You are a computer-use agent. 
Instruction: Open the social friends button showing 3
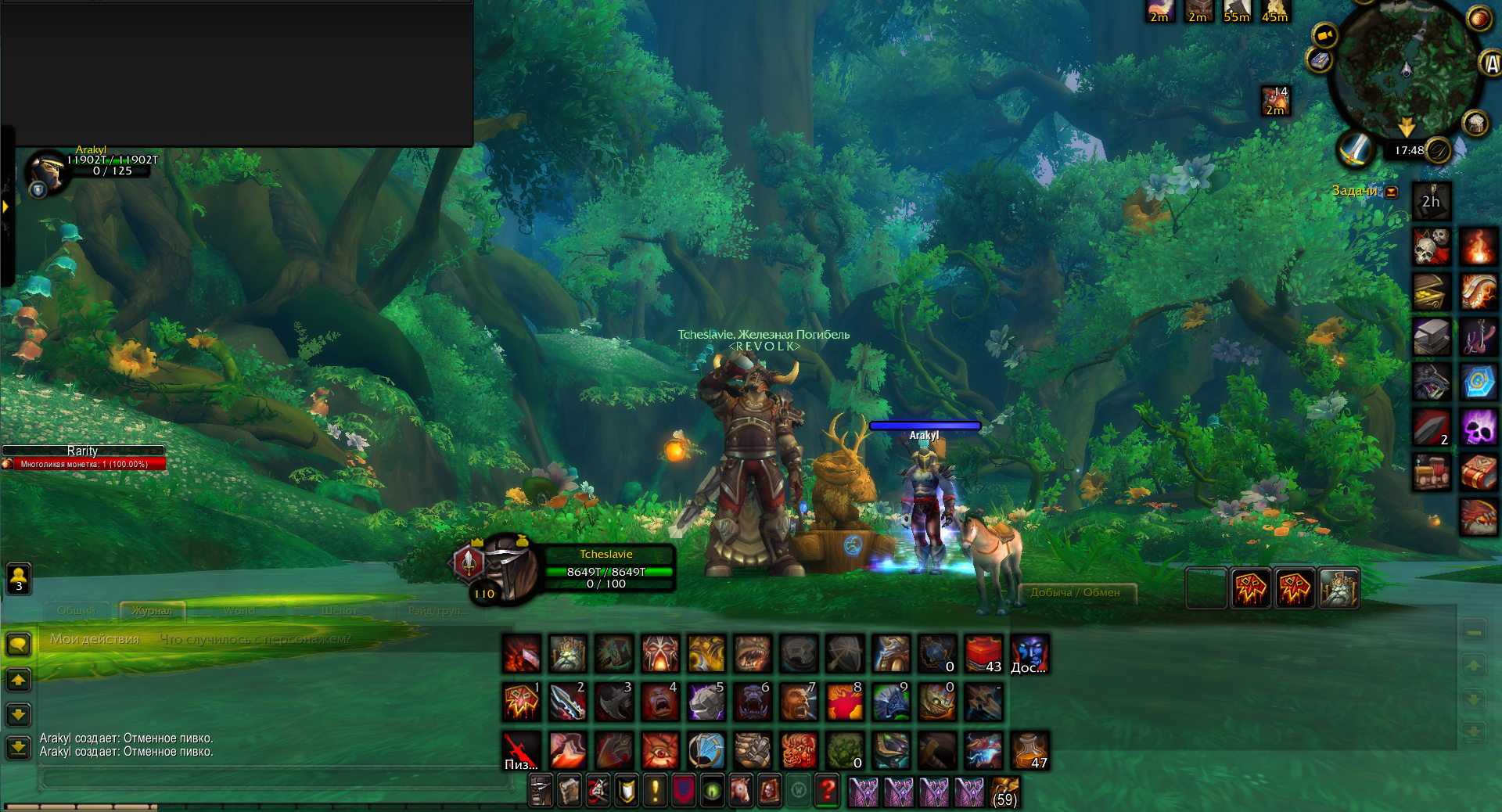[19, 579]
